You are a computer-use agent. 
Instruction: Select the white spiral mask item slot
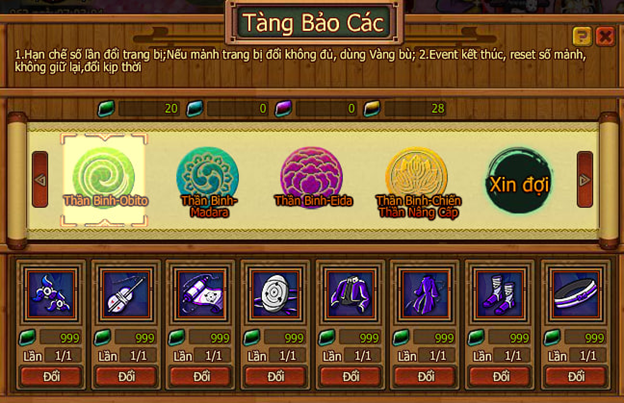tap(276, 294)
